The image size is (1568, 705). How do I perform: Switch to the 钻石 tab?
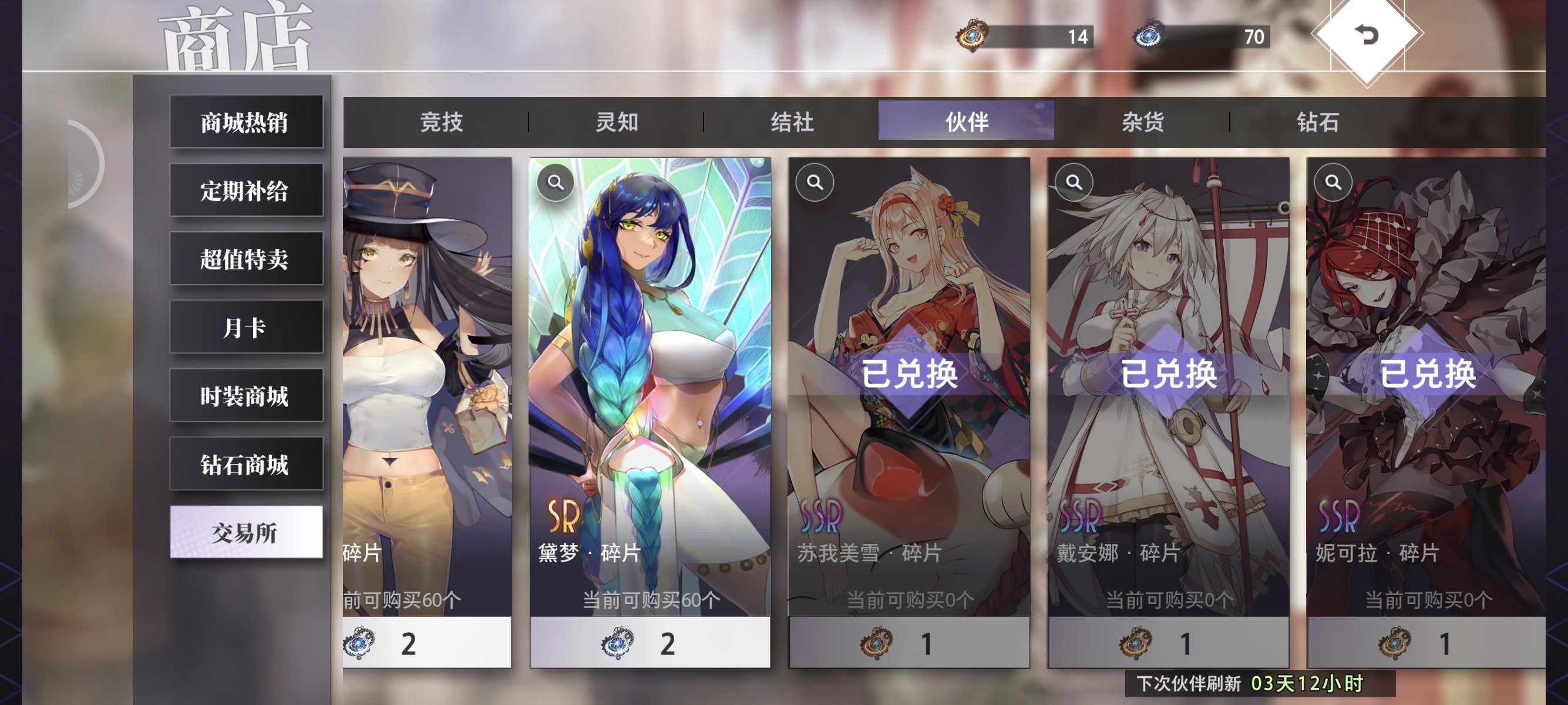(x=1317, y=122)
